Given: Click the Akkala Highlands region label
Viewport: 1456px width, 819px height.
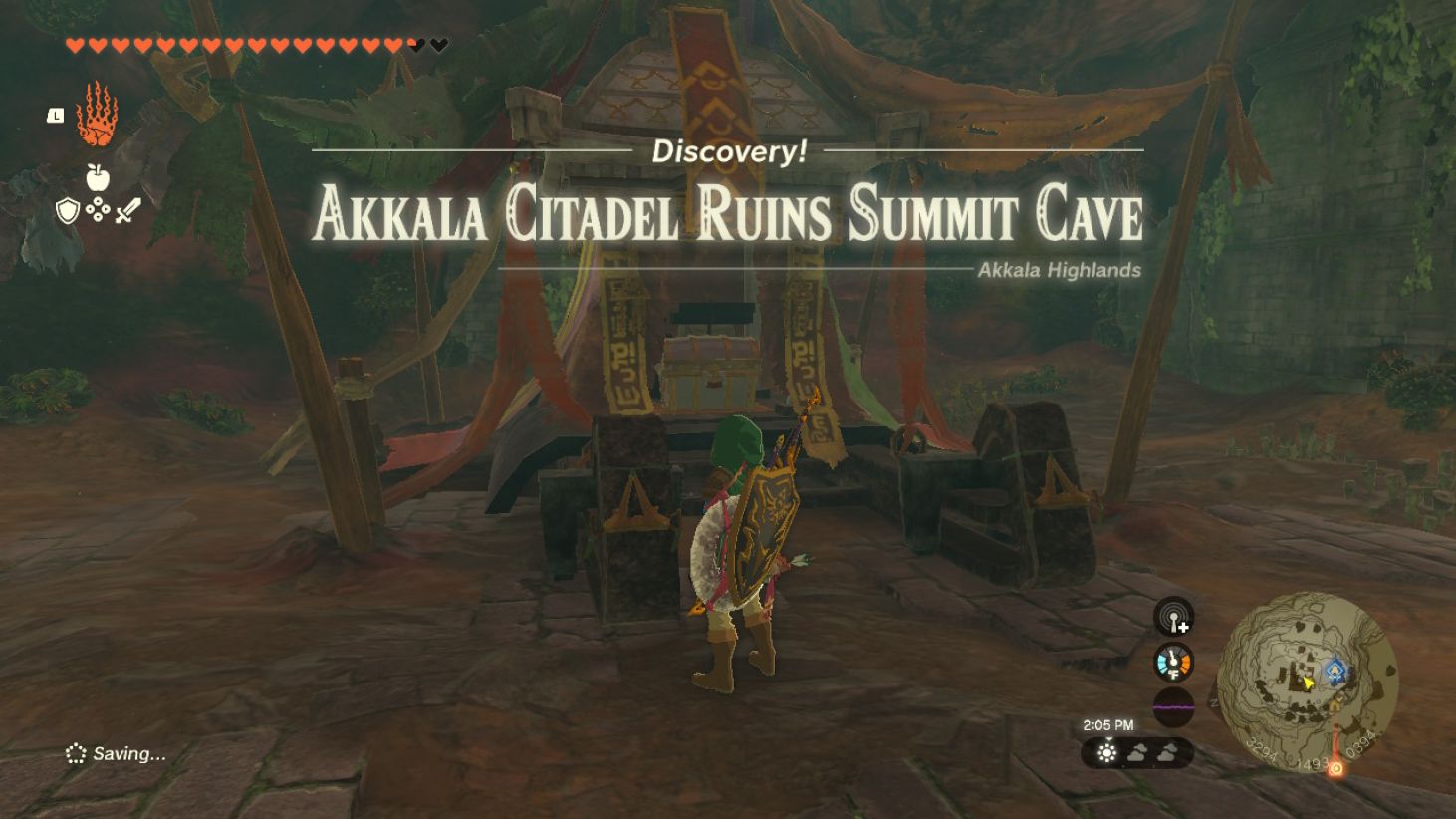Looking at the screenshot, I should tap(1061, 269).
